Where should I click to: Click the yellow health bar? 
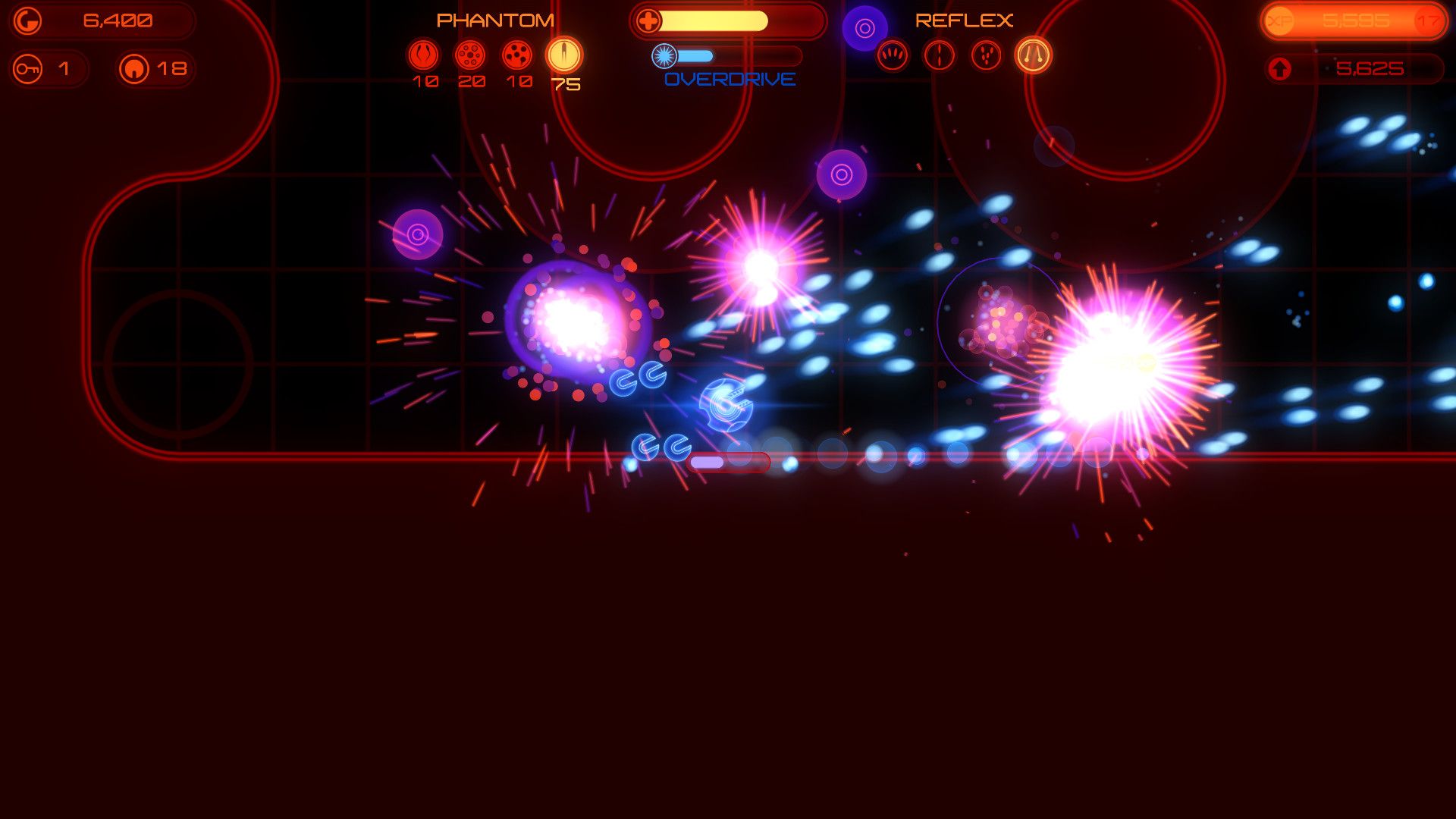(713, 21)
